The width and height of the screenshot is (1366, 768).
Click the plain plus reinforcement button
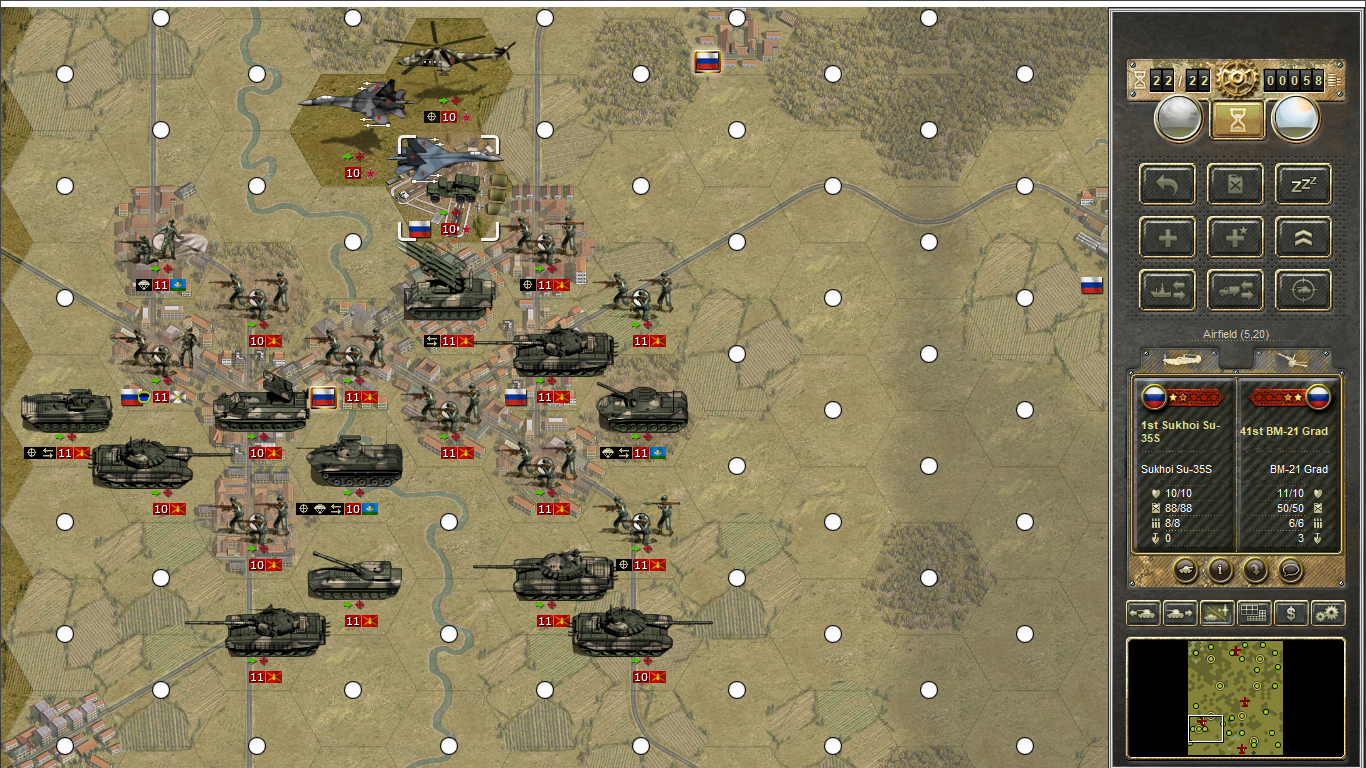1167,238
